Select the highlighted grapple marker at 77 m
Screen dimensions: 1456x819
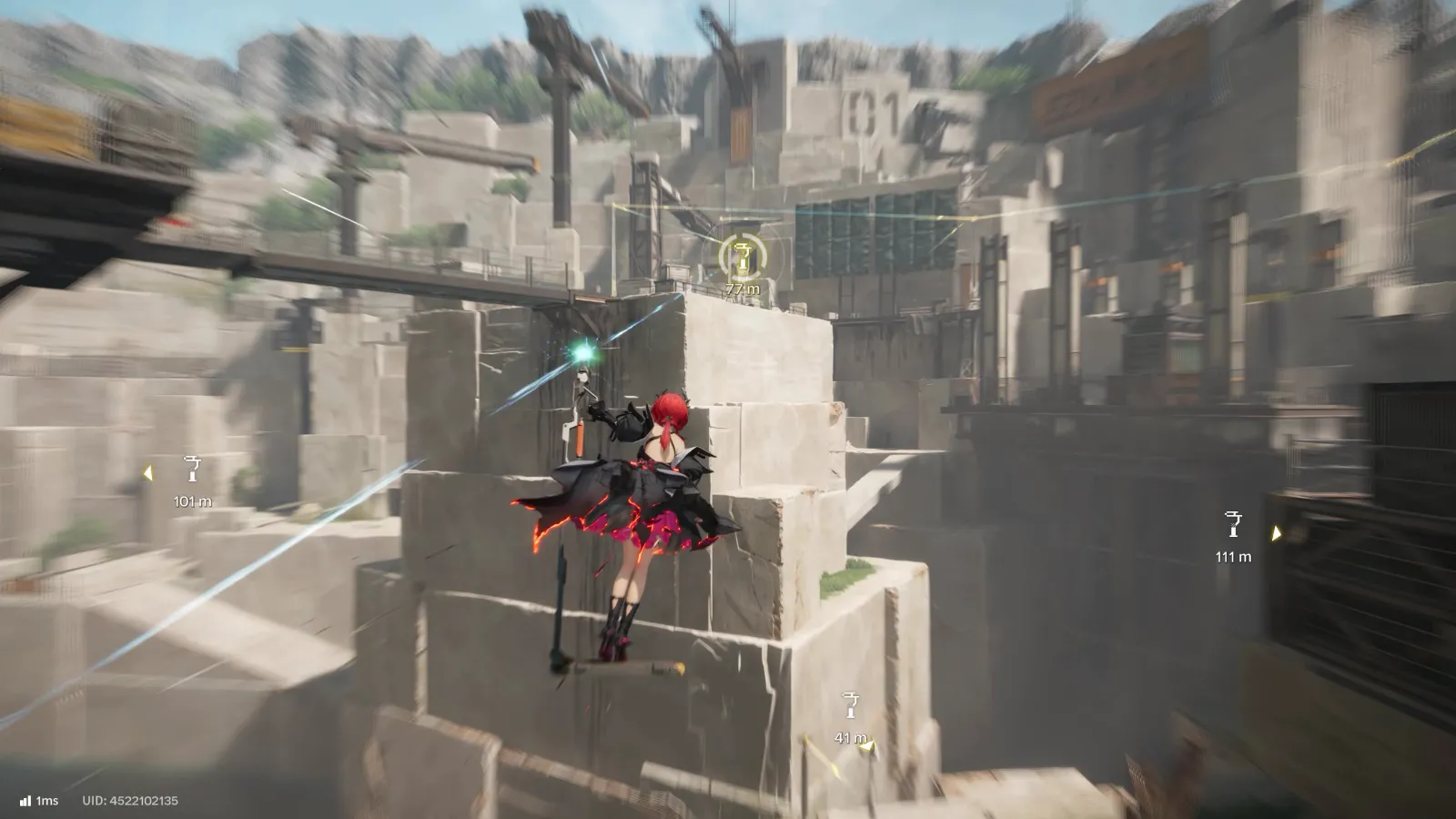(x=743, y=258)
